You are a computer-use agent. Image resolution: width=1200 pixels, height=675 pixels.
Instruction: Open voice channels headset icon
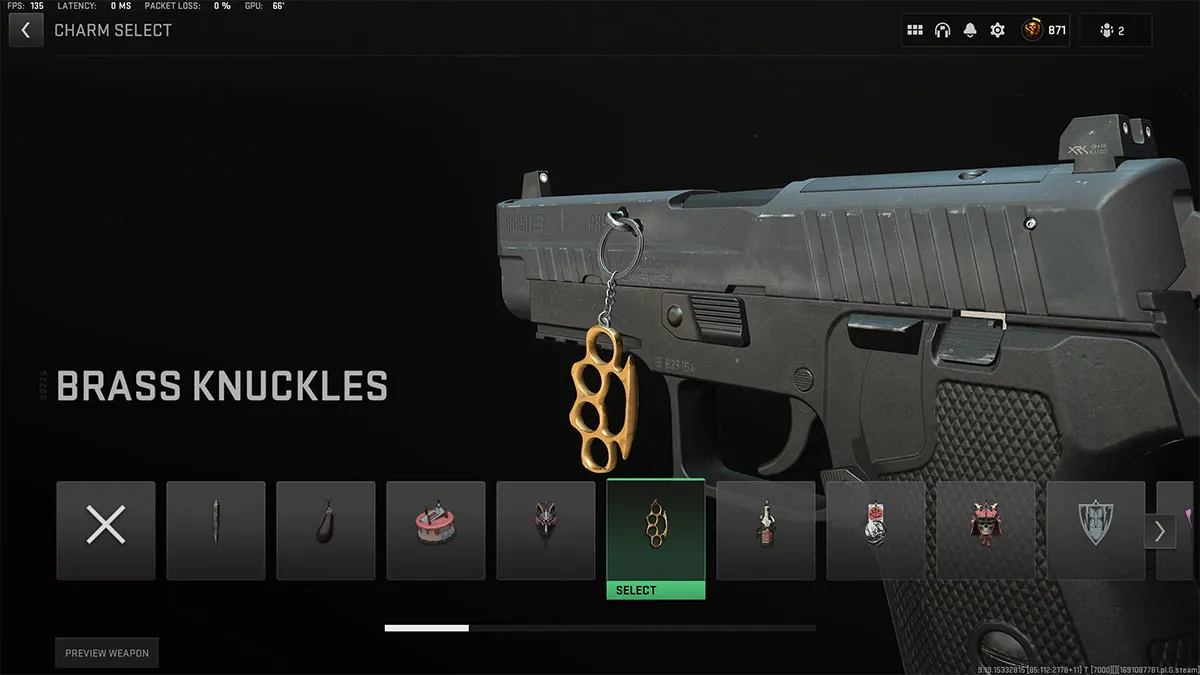tap(942, 30)
